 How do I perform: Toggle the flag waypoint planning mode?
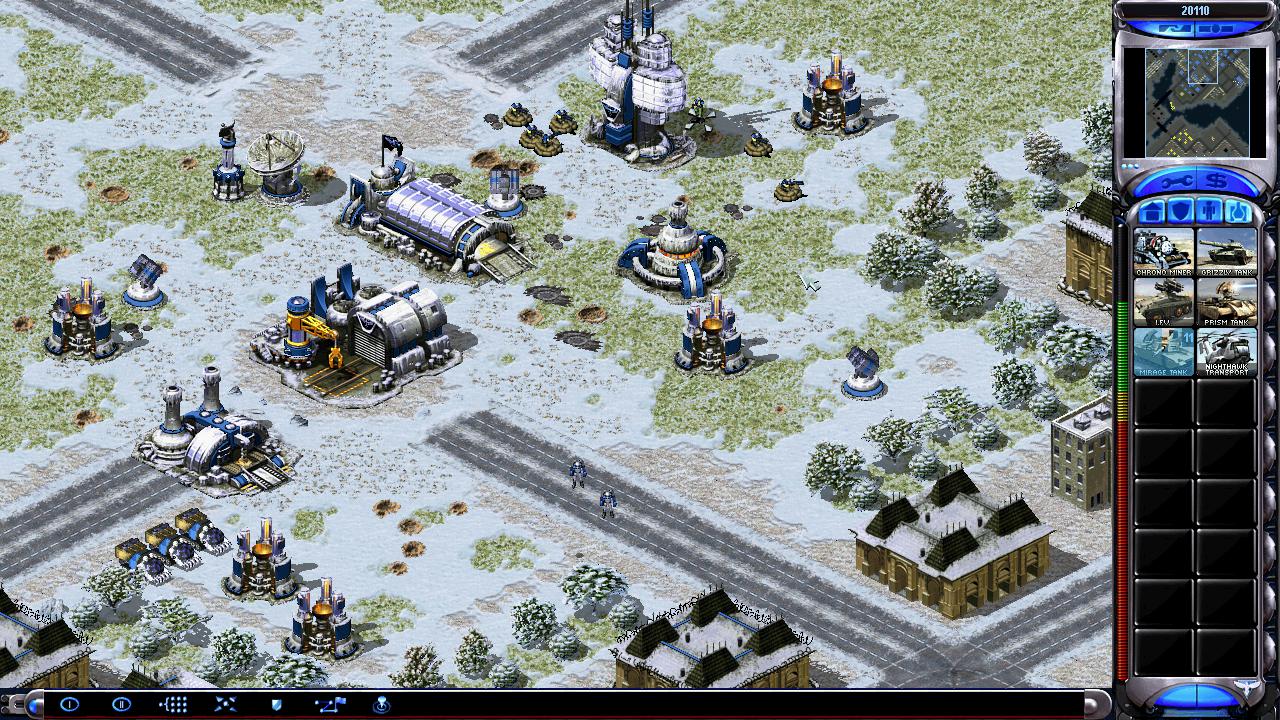pyautogui.click(x=330, y=704)
